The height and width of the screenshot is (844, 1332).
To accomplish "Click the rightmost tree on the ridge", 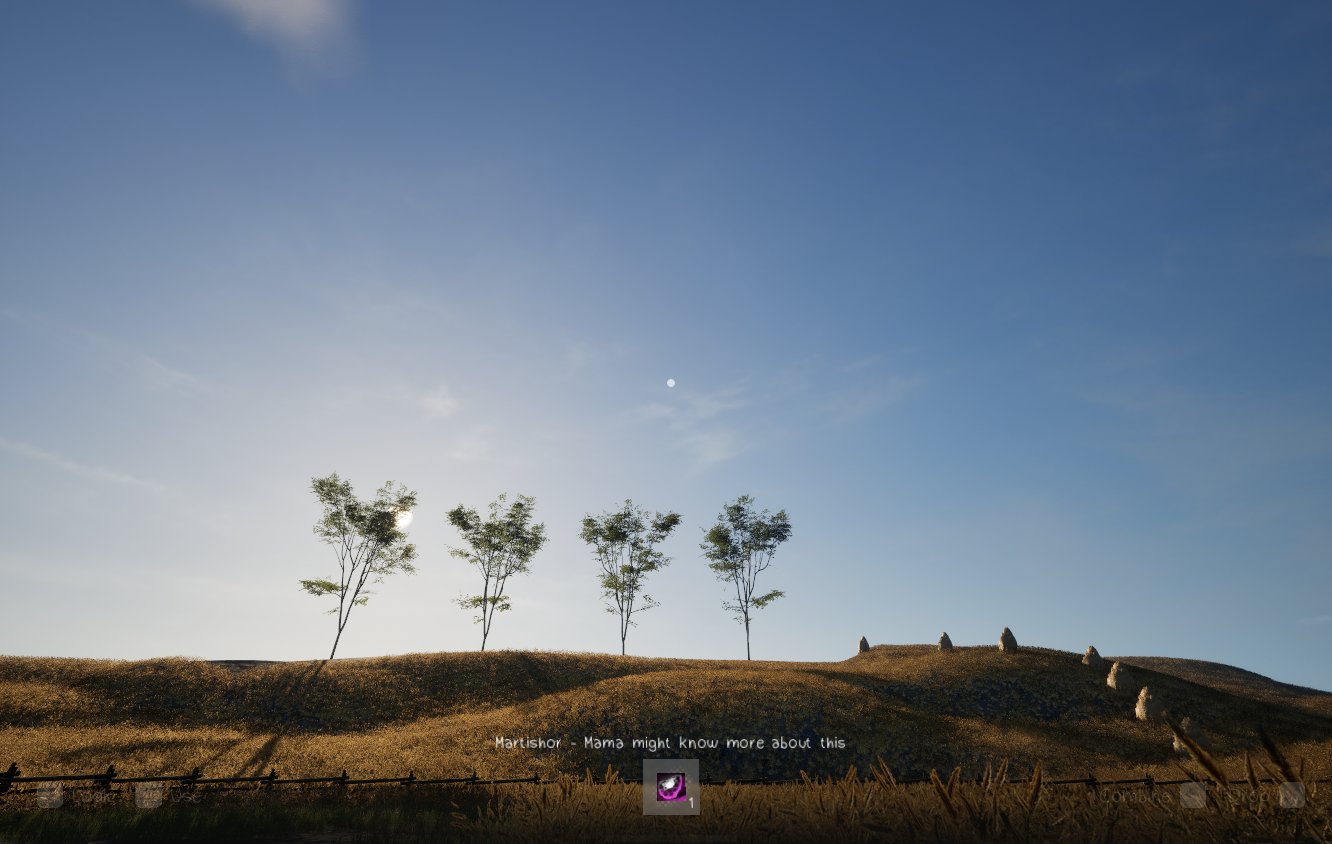I will [x=745, y=555].
